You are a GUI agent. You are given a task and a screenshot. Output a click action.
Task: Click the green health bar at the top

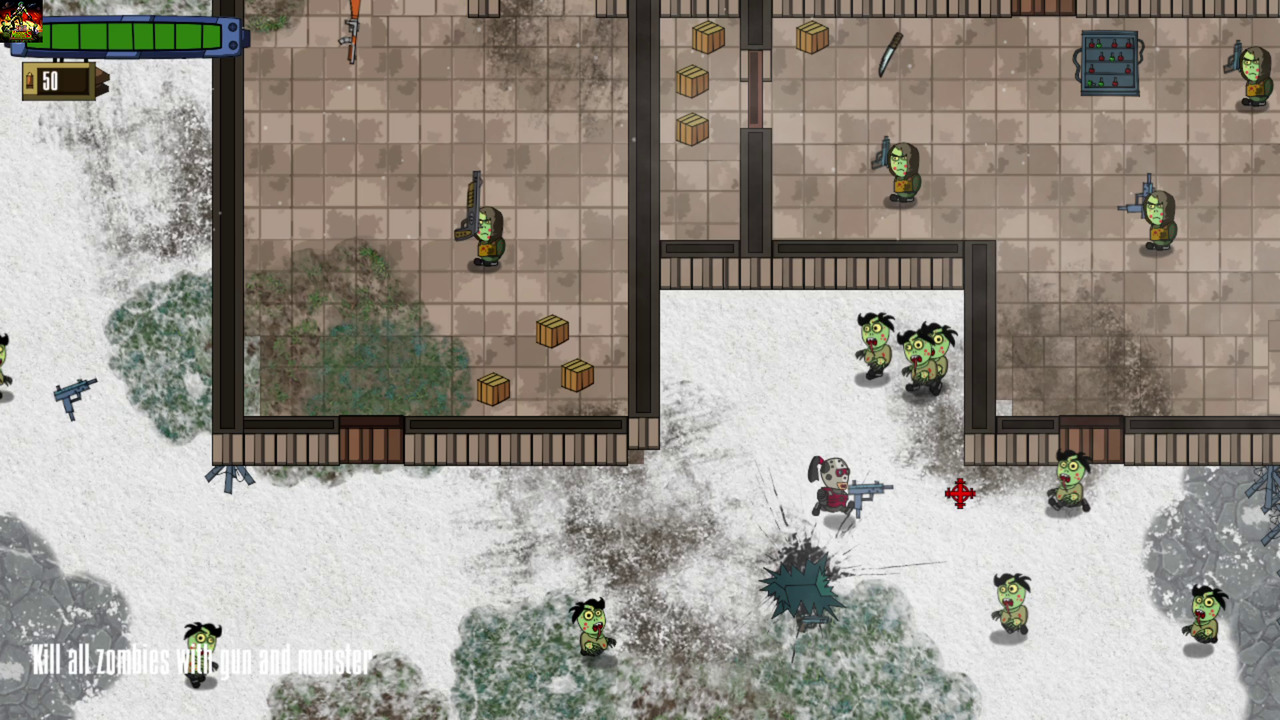(x=130, y=37)
